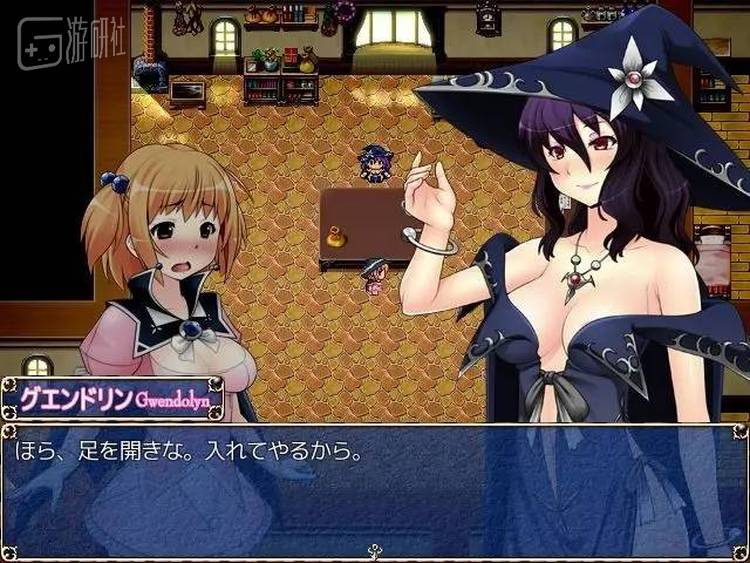Click the continue arrow under the dialogue text
Viewport: 750px width, 563px height.
point(375,549)
